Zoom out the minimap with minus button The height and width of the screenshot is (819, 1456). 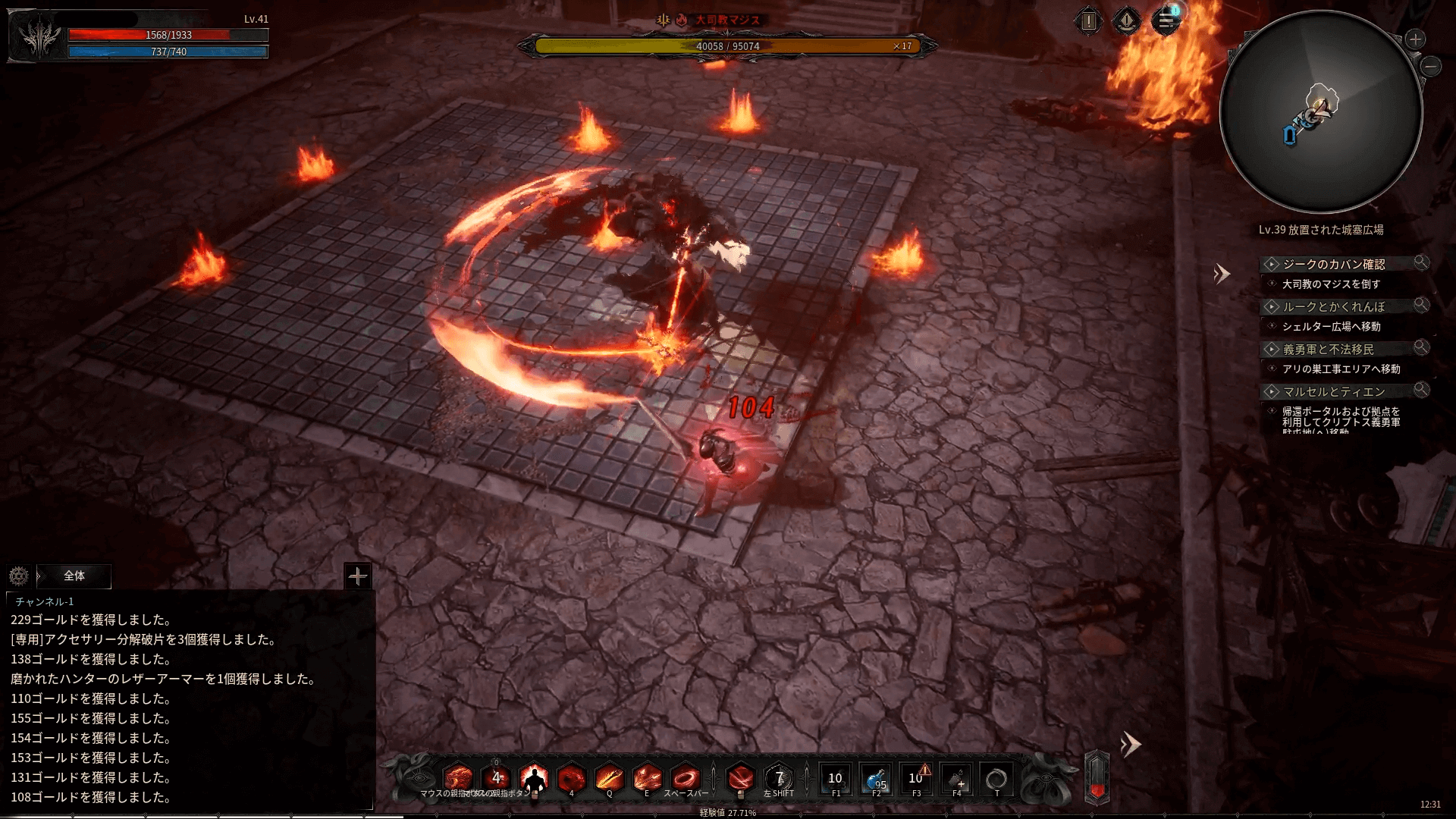pyautogui.click(x=1431, y=67)
